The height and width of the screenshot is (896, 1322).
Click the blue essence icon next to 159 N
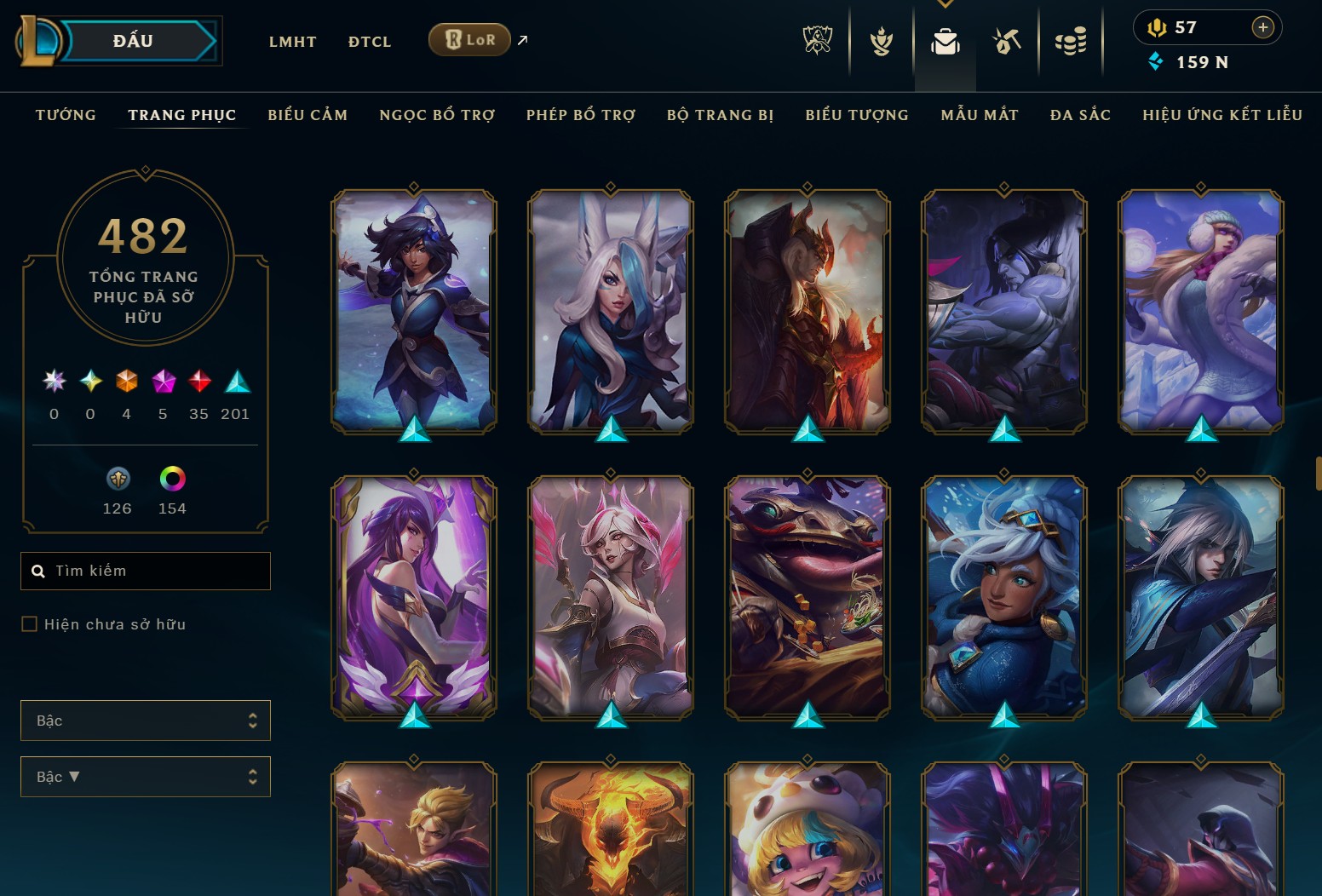1156,61
